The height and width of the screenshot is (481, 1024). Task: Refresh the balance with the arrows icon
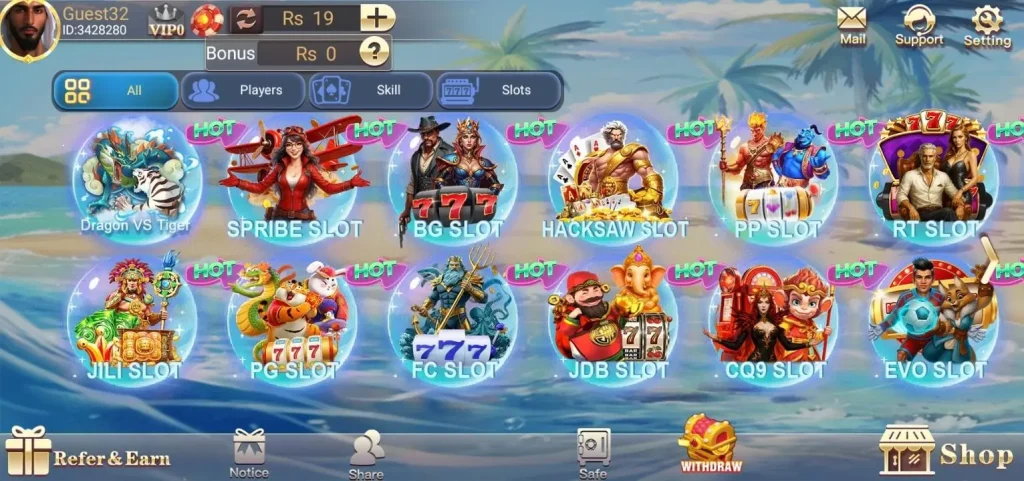[x=245, y=18]
